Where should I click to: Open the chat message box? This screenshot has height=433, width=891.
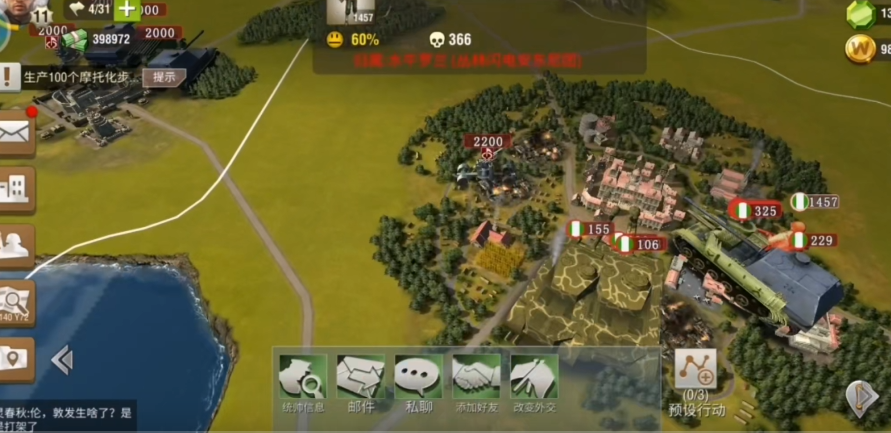[66, 417]
